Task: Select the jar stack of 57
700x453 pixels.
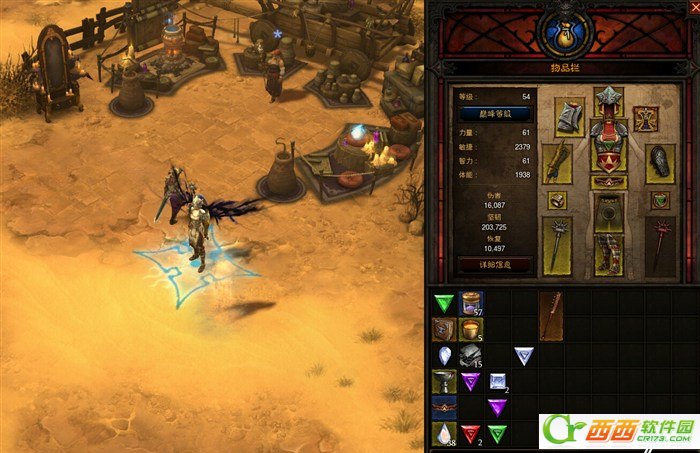Action: tap(471, 303)
